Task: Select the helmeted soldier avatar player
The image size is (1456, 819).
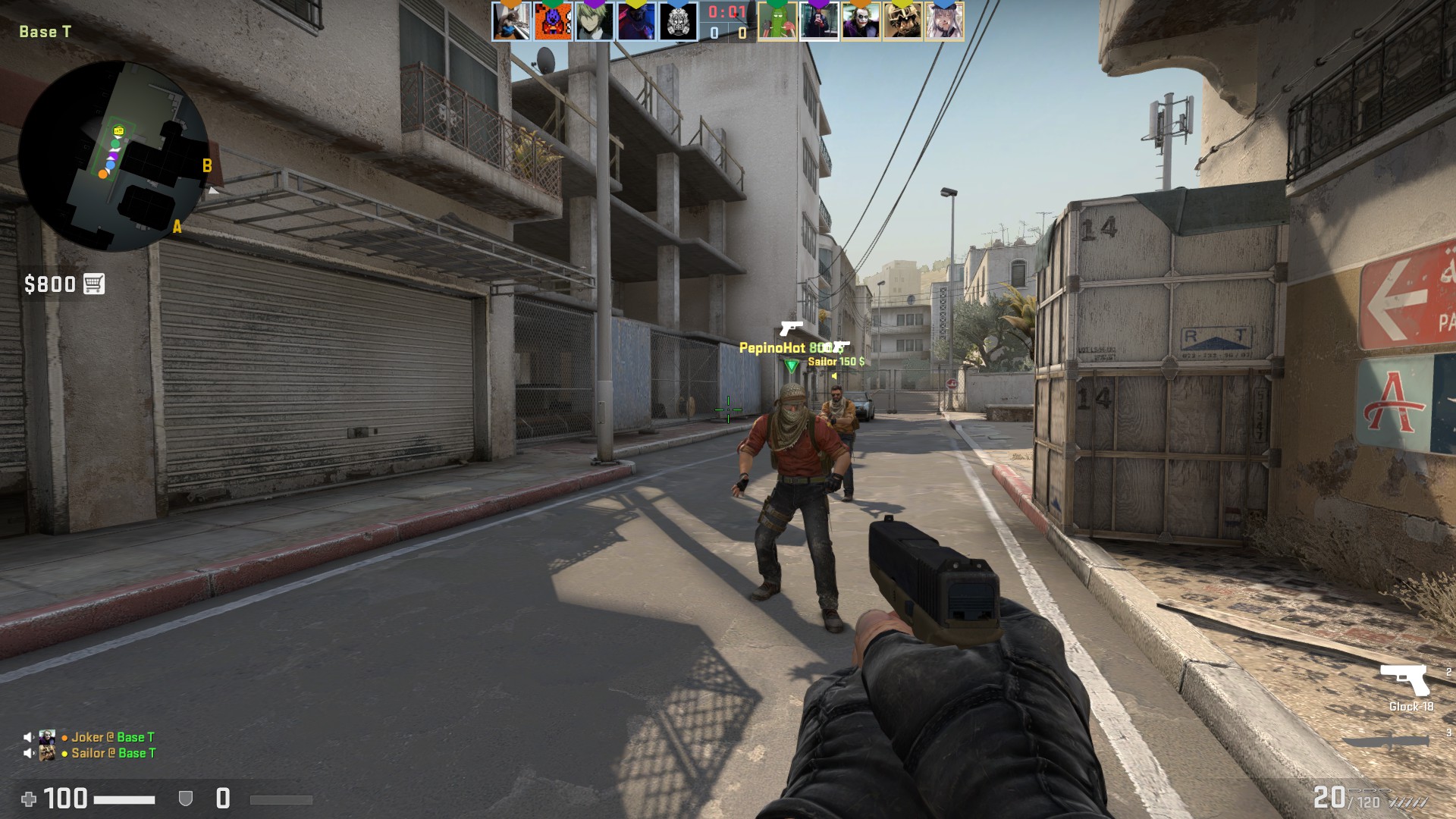Action: [902, 21]
